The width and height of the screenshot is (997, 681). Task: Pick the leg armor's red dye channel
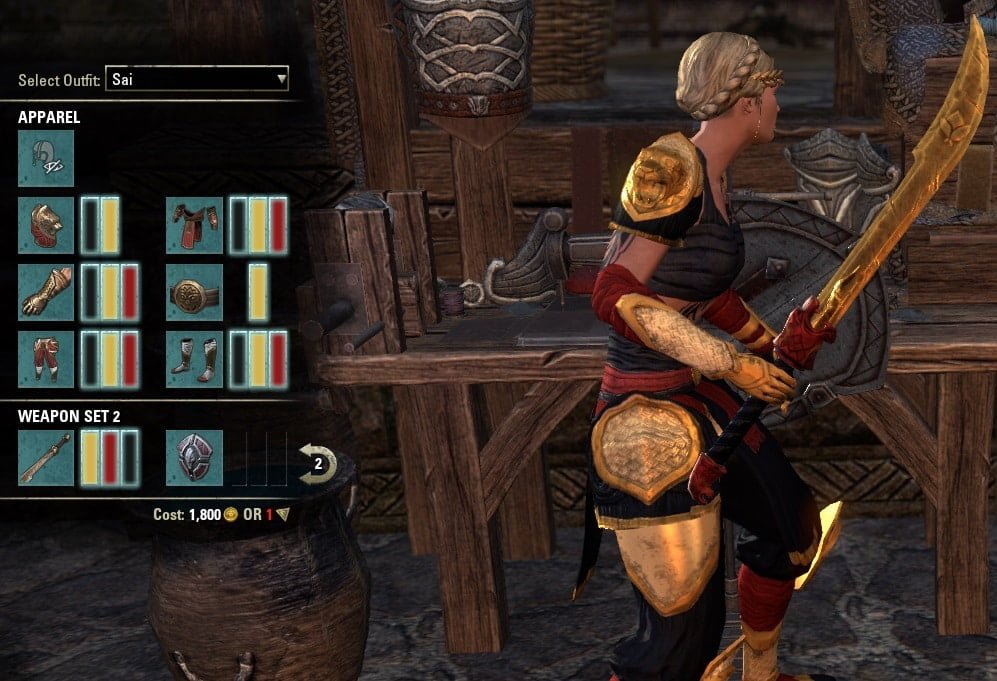(x=129, y=359)
